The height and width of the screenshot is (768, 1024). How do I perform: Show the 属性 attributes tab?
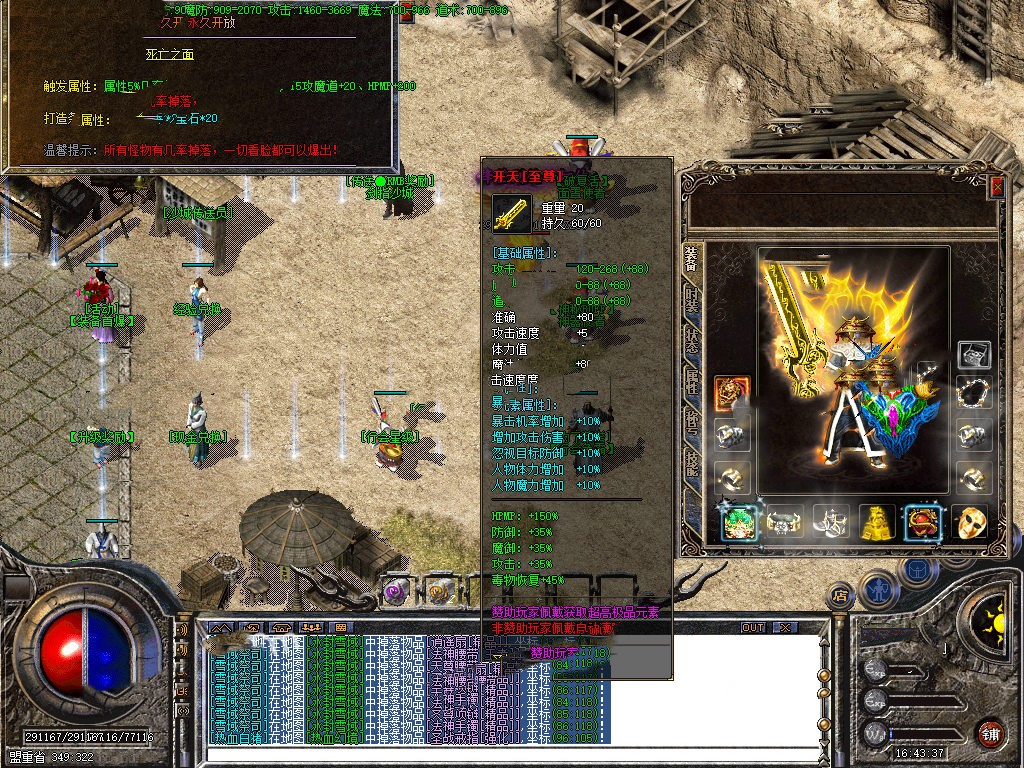click(x=691, y=381)
